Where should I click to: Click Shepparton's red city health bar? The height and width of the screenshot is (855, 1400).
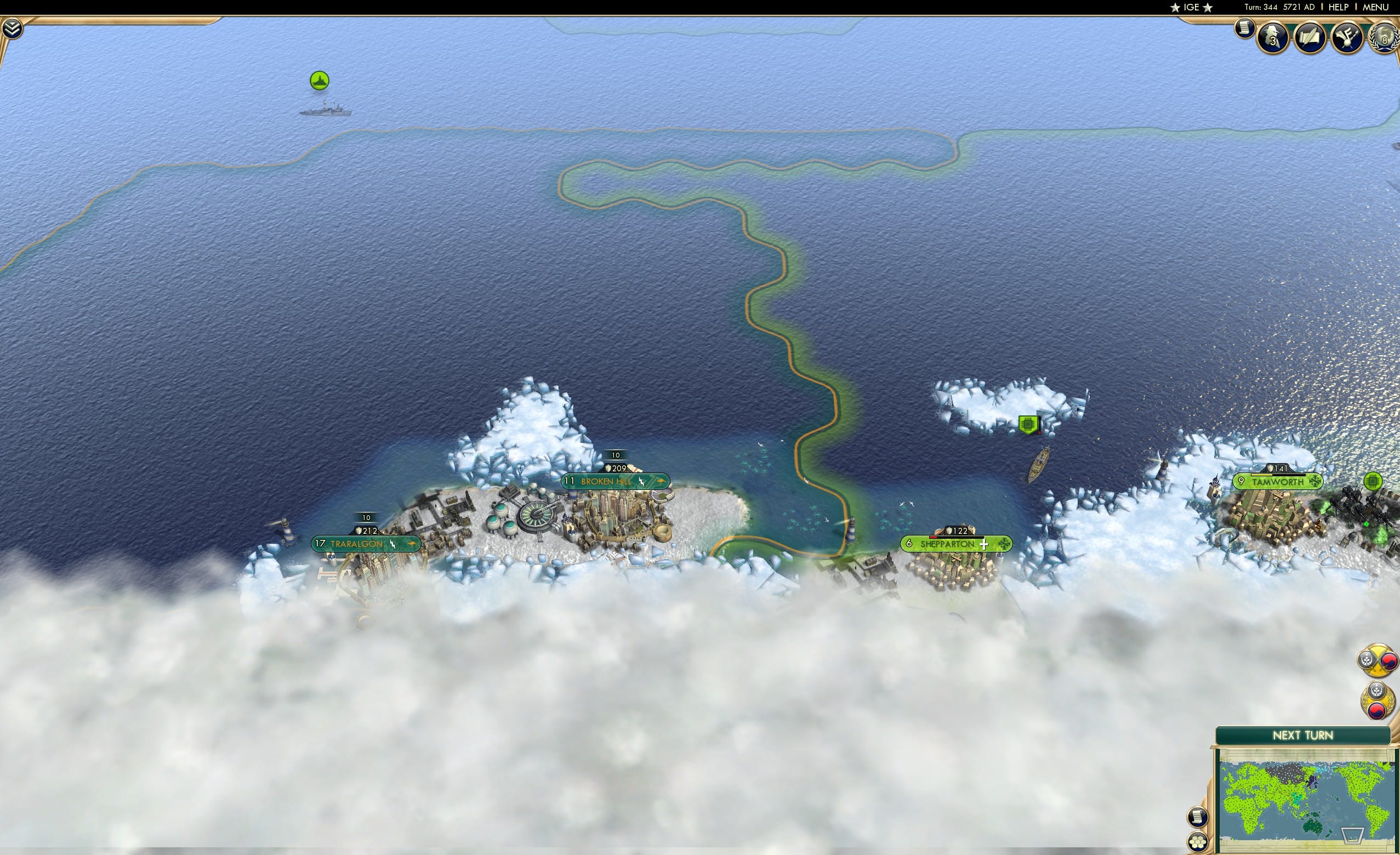click(x=934, y=538)
